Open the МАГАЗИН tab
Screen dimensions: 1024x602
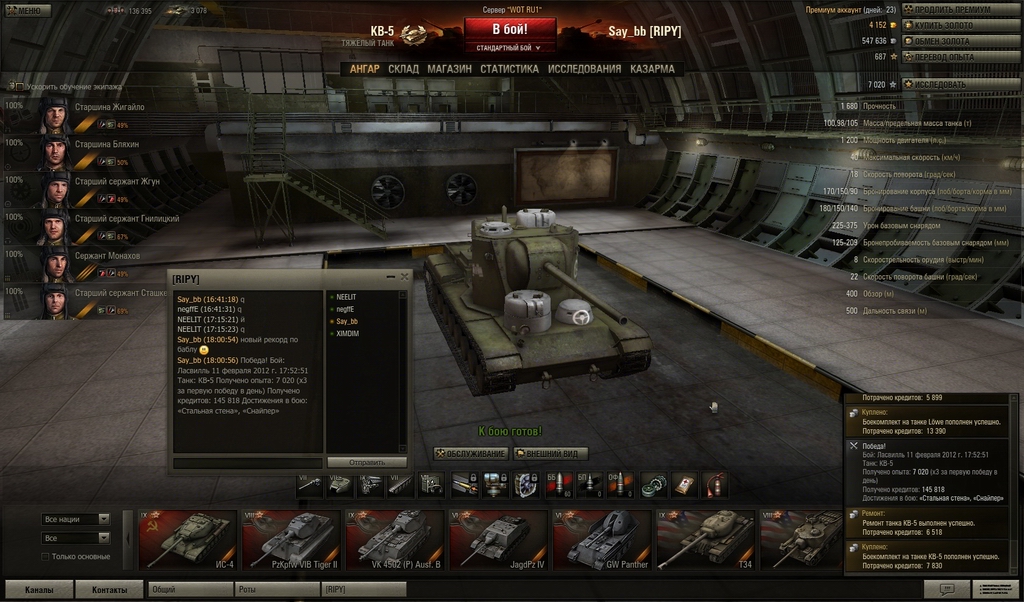click(x=449, y=69)
